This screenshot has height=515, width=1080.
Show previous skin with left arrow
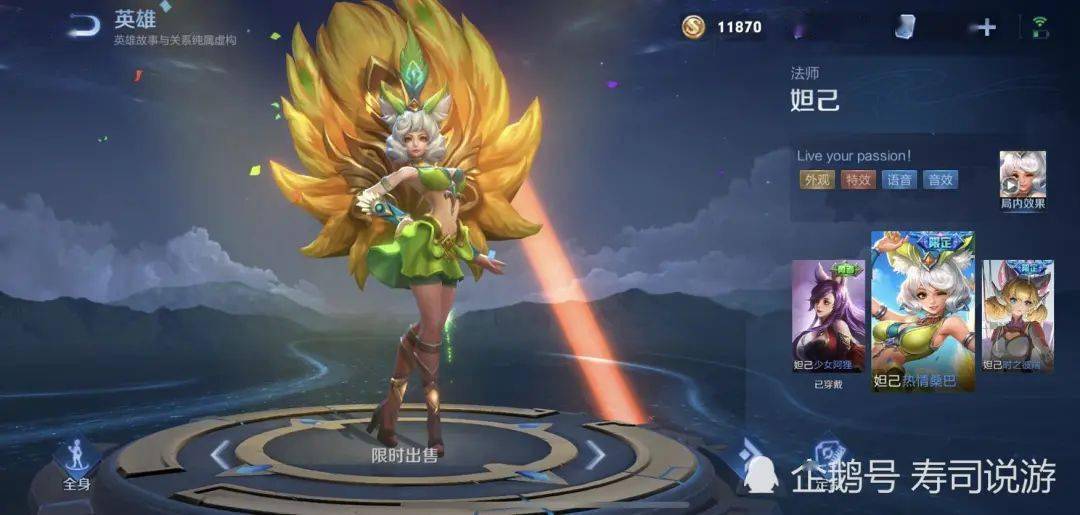pyautogui.click(x=221, y=455)
